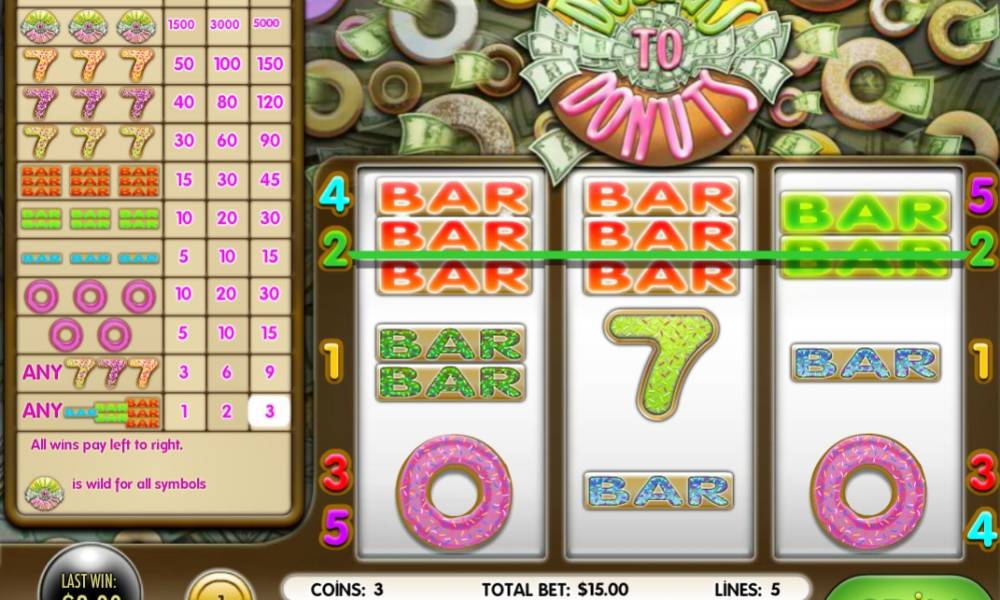Click the gold coin denomination button

tap(219, 586)
